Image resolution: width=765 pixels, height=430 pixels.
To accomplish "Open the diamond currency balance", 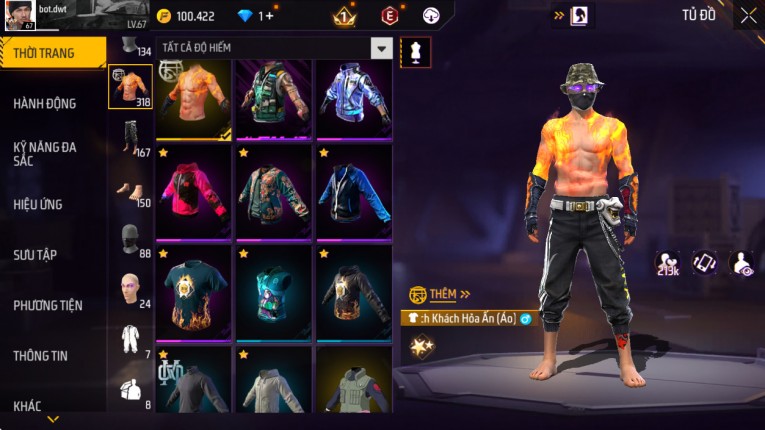I will point(265,16).
